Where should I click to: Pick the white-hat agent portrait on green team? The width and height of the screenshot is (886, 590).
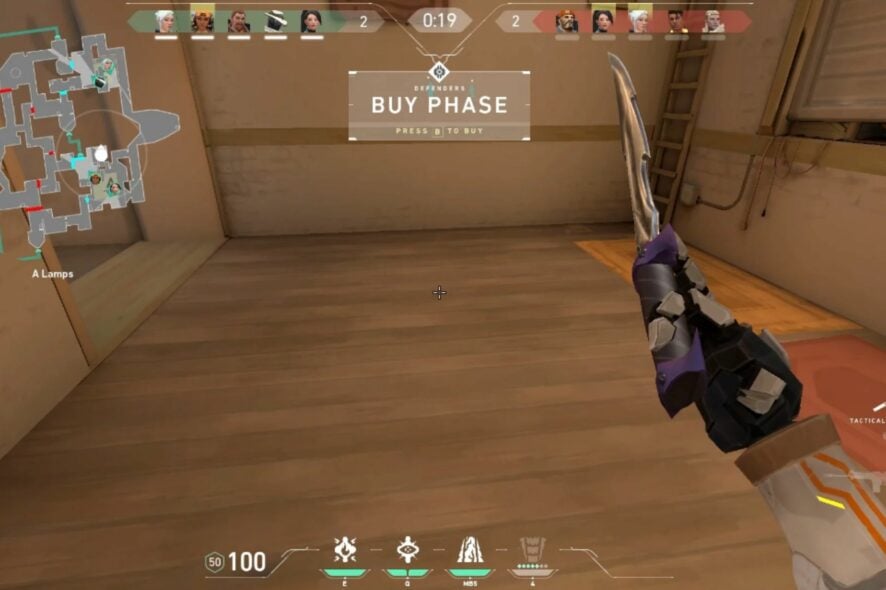point(275,21)
